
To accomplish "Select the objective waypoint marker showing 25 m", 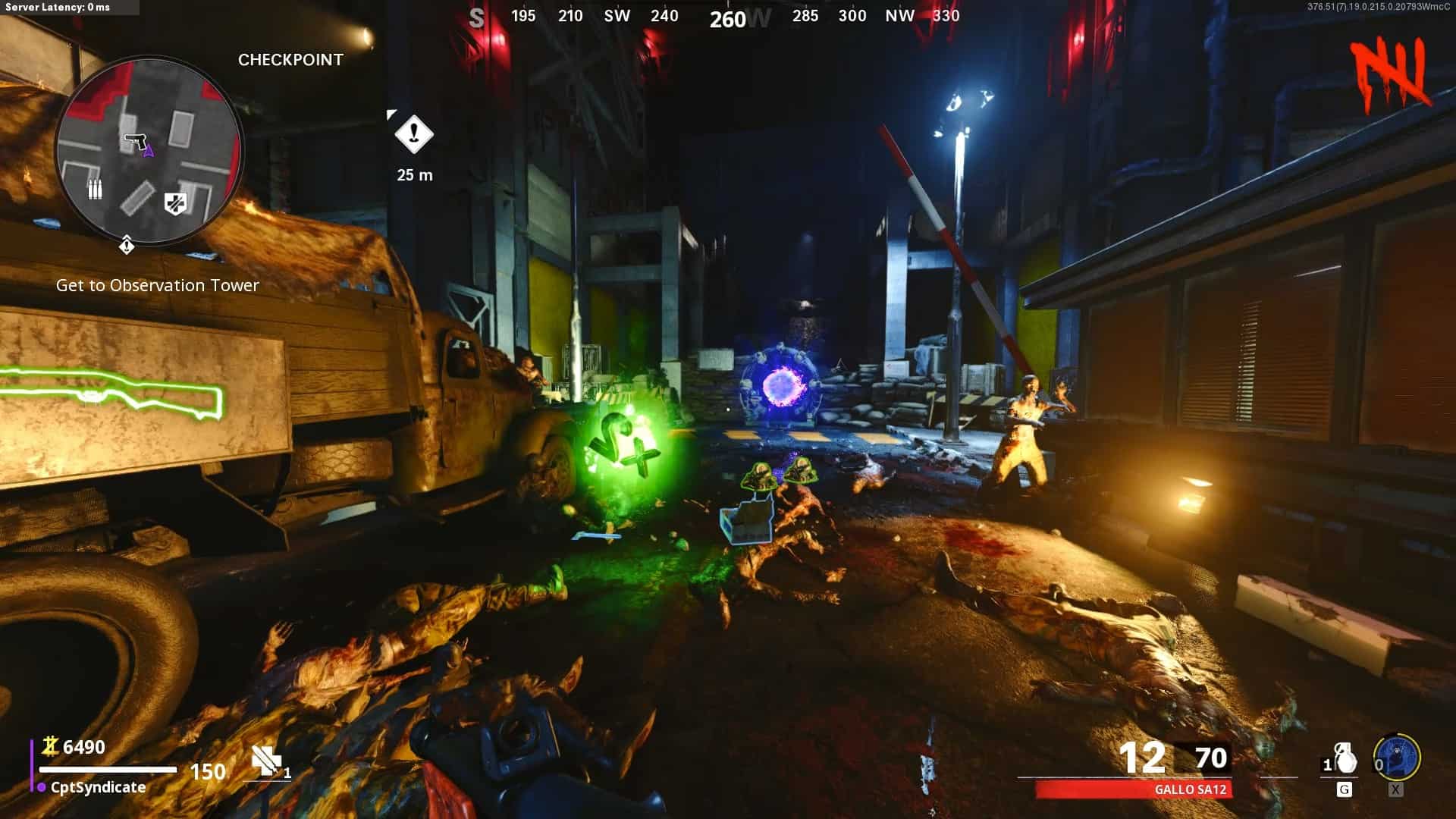I will click(x=414, y=135).
